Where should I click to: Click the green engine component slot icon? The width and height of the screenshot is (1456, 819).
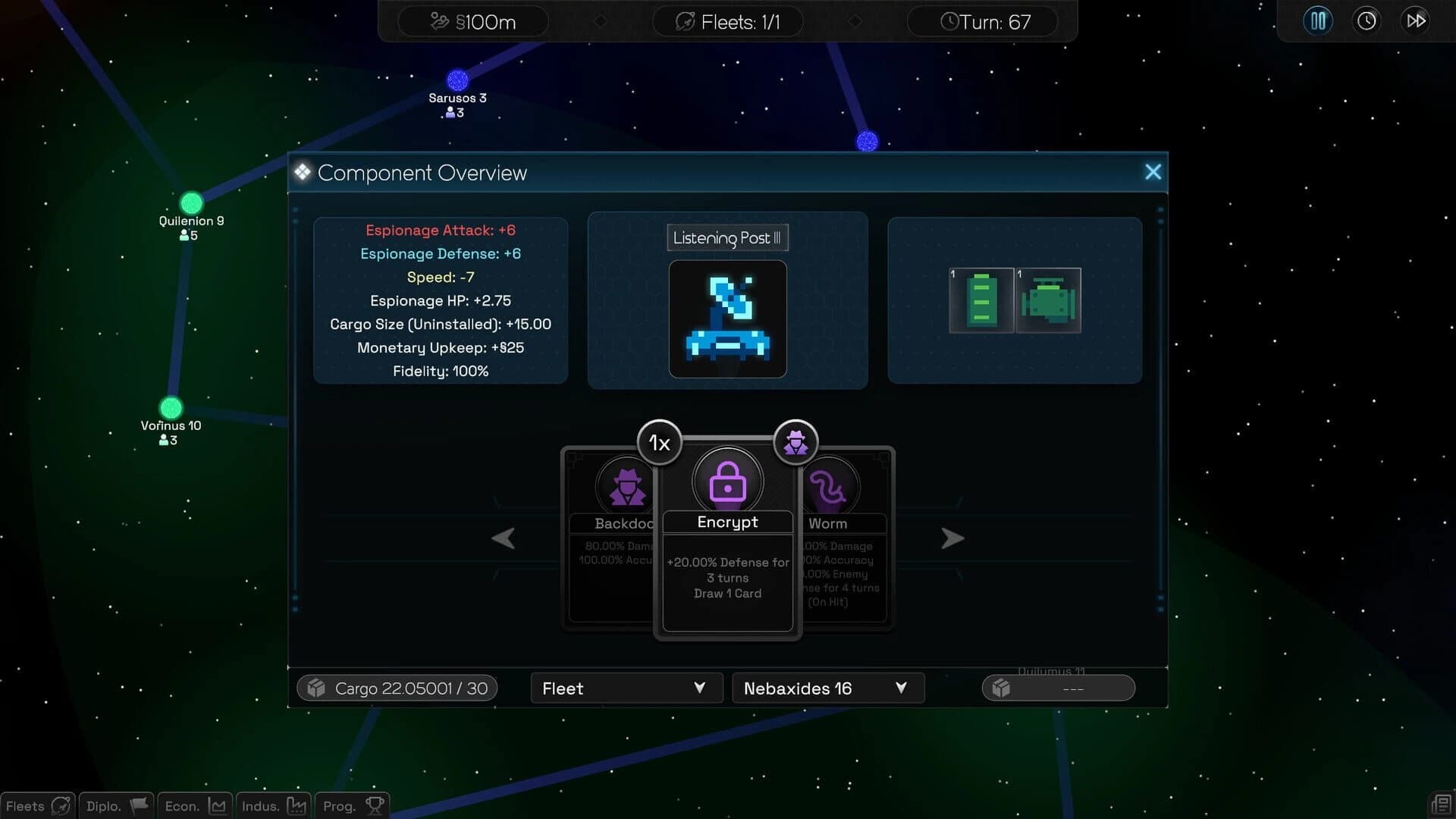[1050, 300]
